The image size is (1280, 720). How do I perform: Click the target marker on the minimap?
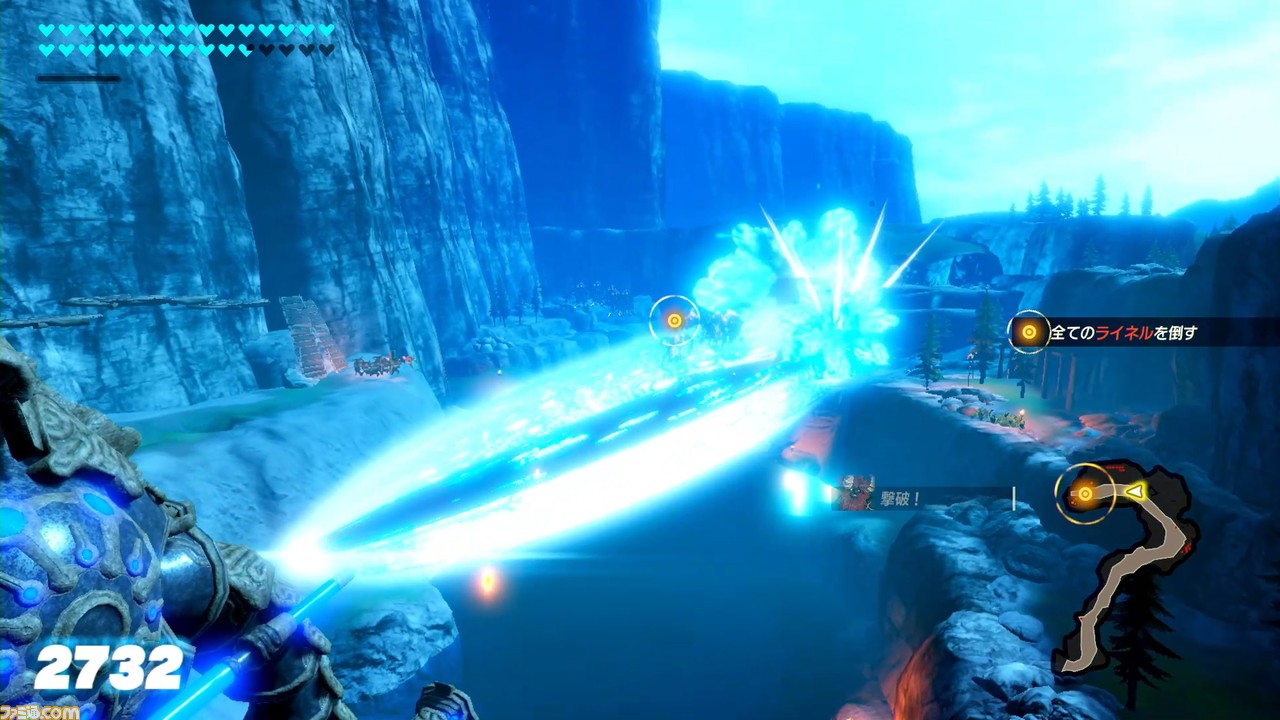pos(1085,493)
